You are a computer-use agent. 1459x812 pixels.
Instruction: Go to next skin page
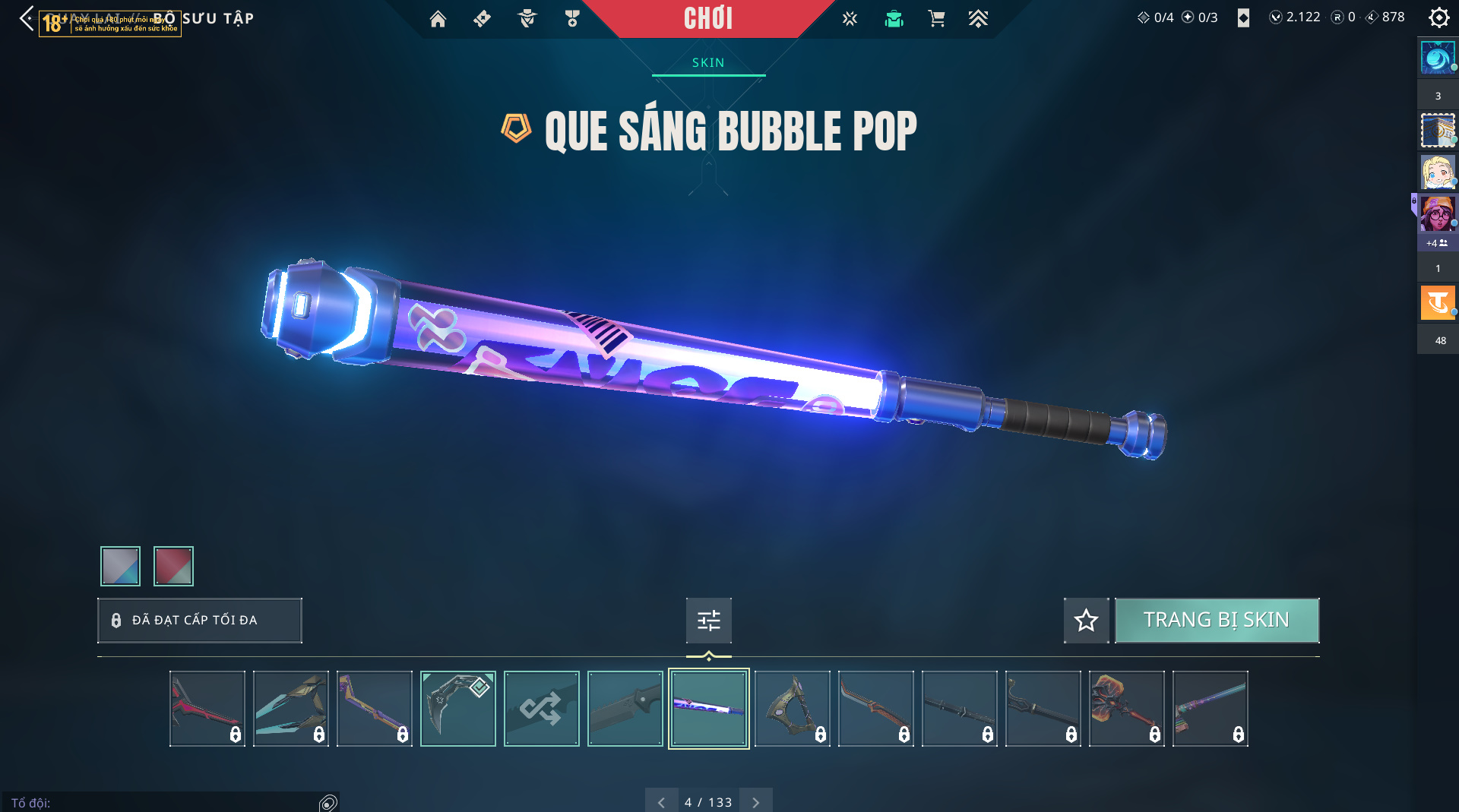pos(755,802)
